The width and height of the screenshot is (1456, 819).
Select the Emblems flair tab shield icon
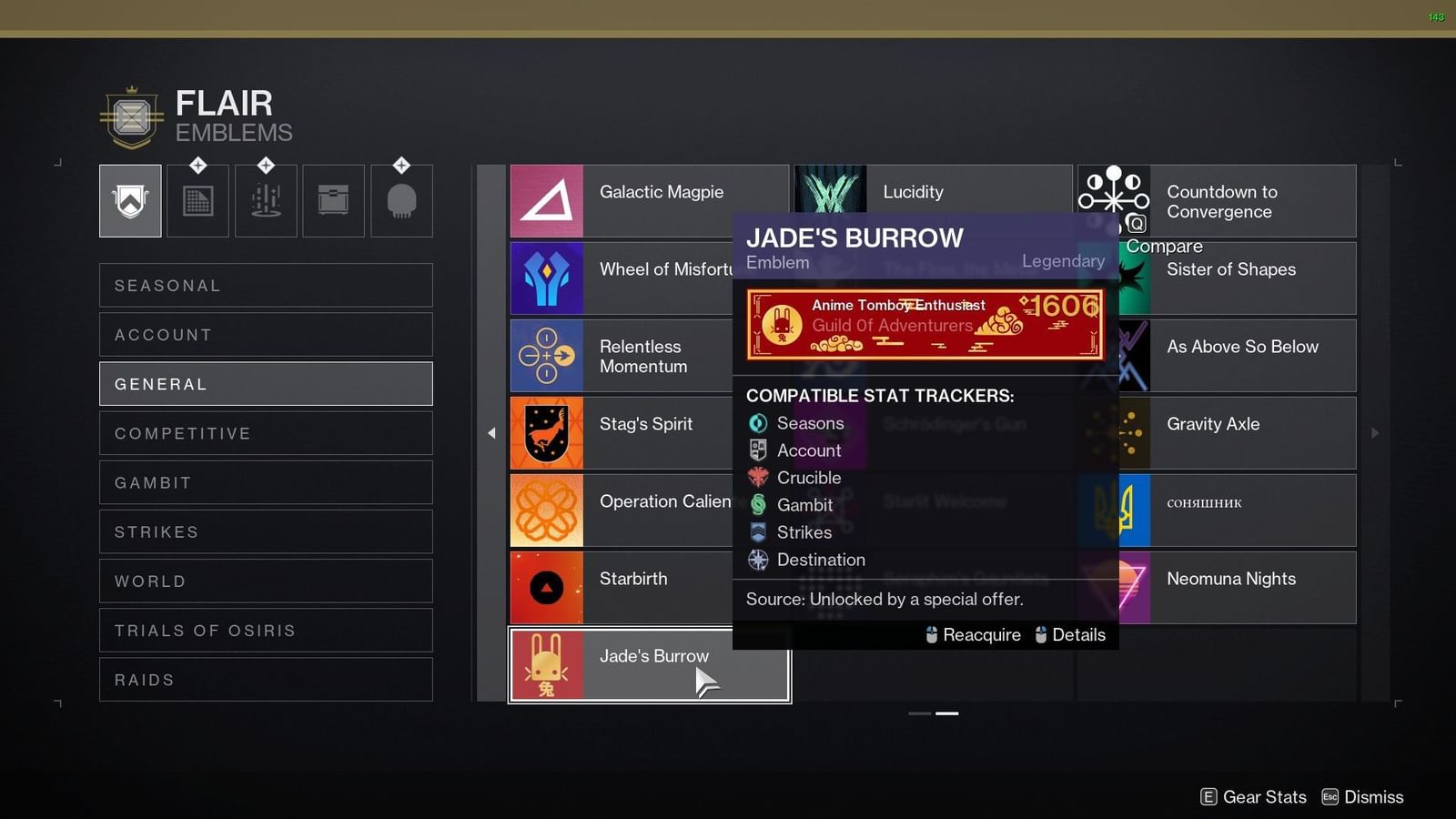(x=130, y=200)
